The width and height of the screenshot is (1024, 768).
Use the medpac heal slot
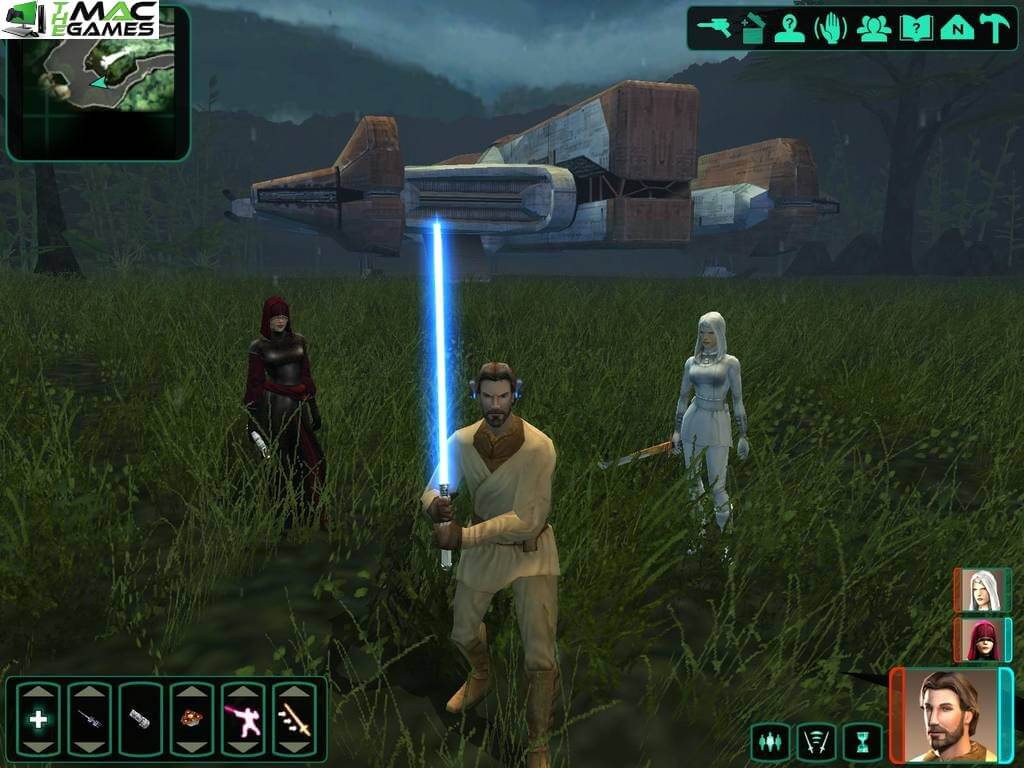point(38,719)
